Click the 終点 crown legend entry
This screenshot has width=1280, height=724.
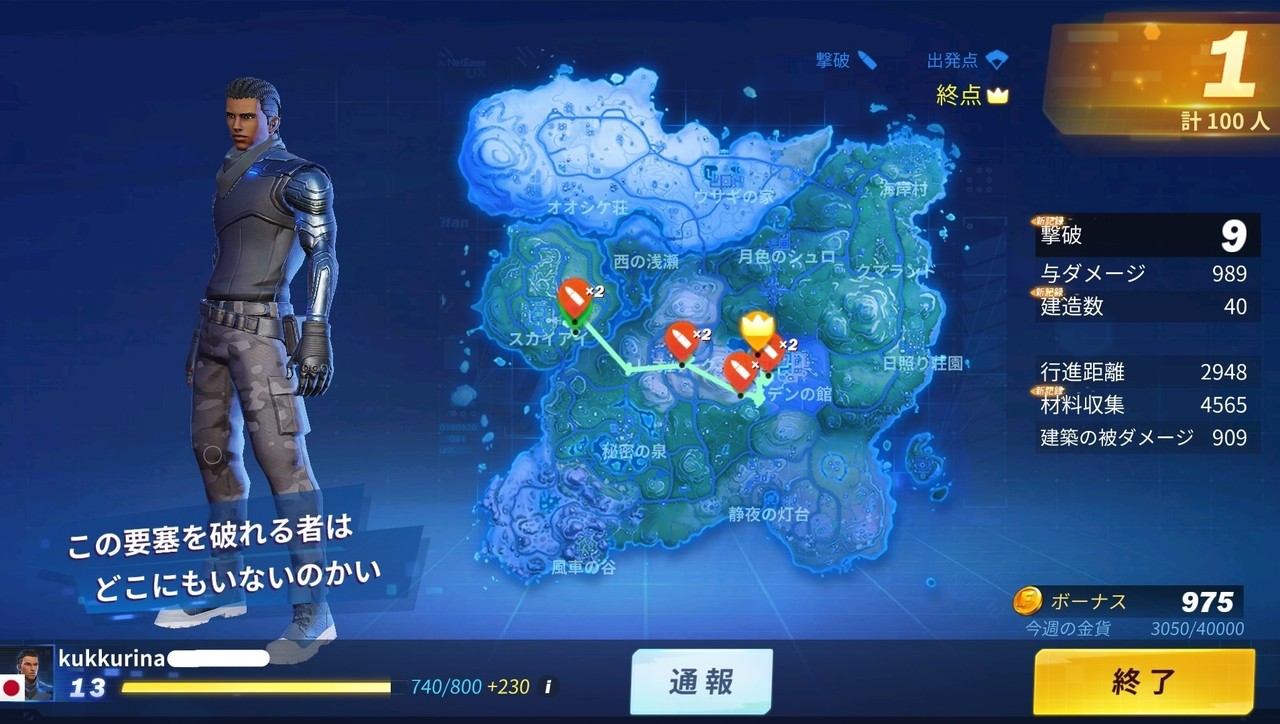972,95
